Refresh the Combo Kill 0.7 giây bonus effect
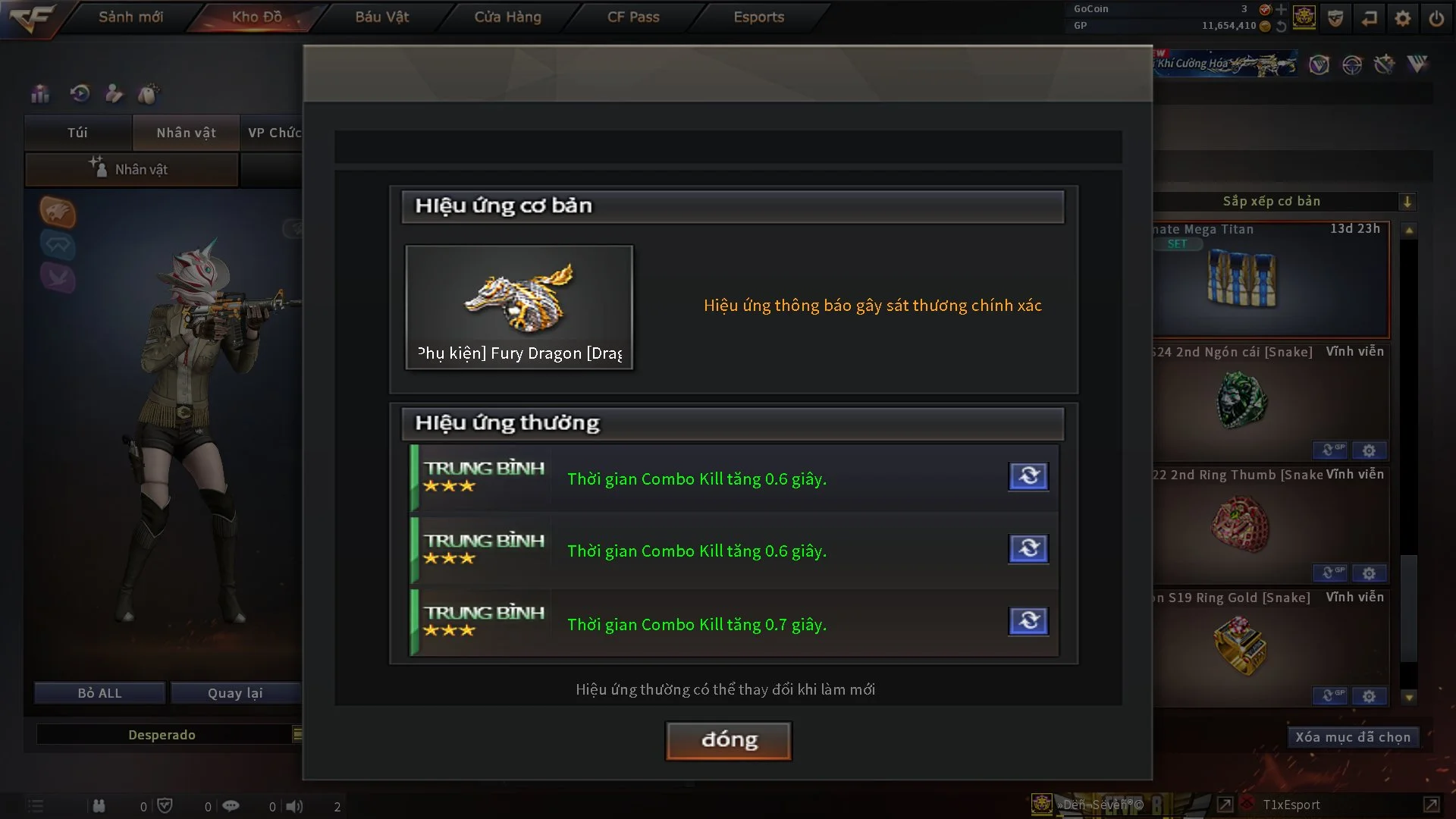This screenshot has width=1456, height=819. tap(1028, 621)
